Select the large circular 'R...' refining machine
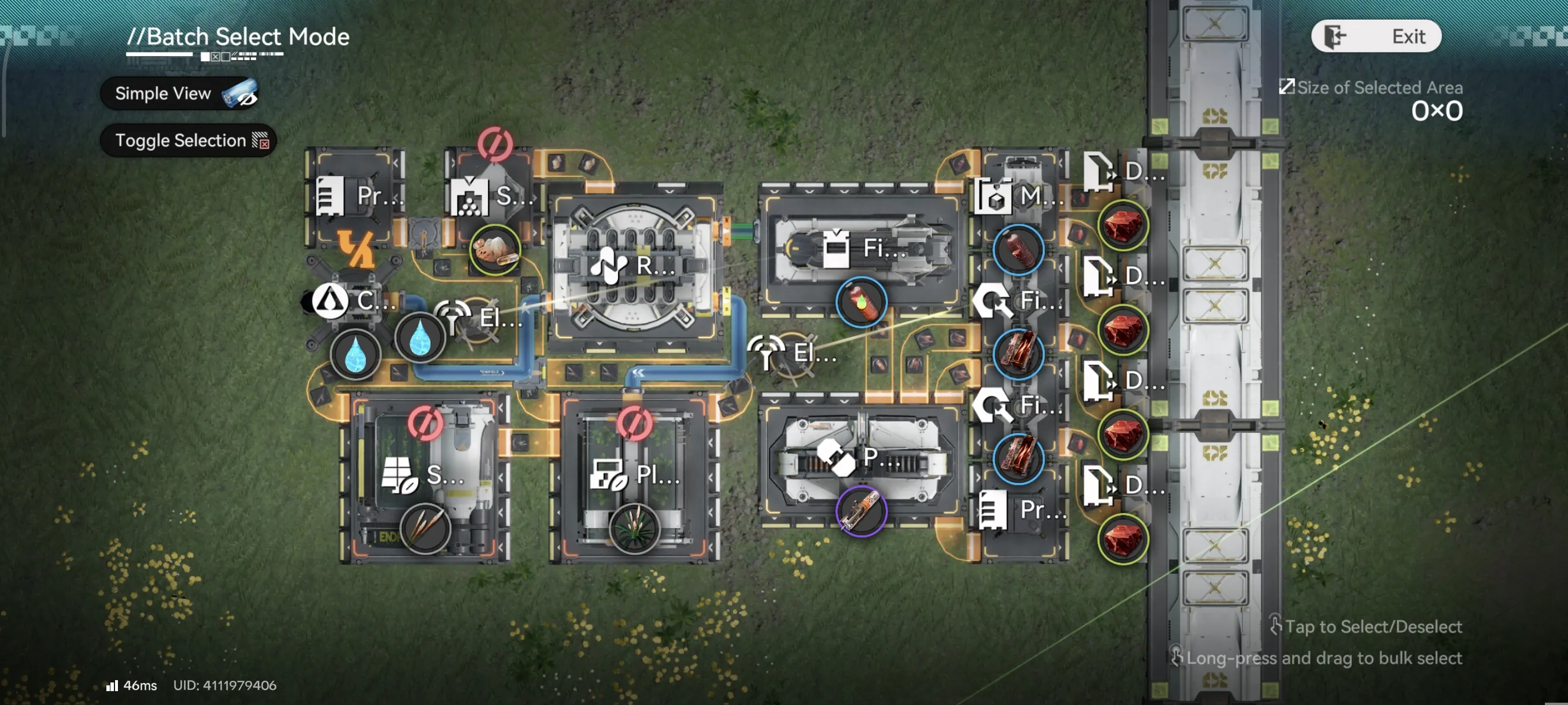This screenshot has height=705, width=1568. coord(635,266)
